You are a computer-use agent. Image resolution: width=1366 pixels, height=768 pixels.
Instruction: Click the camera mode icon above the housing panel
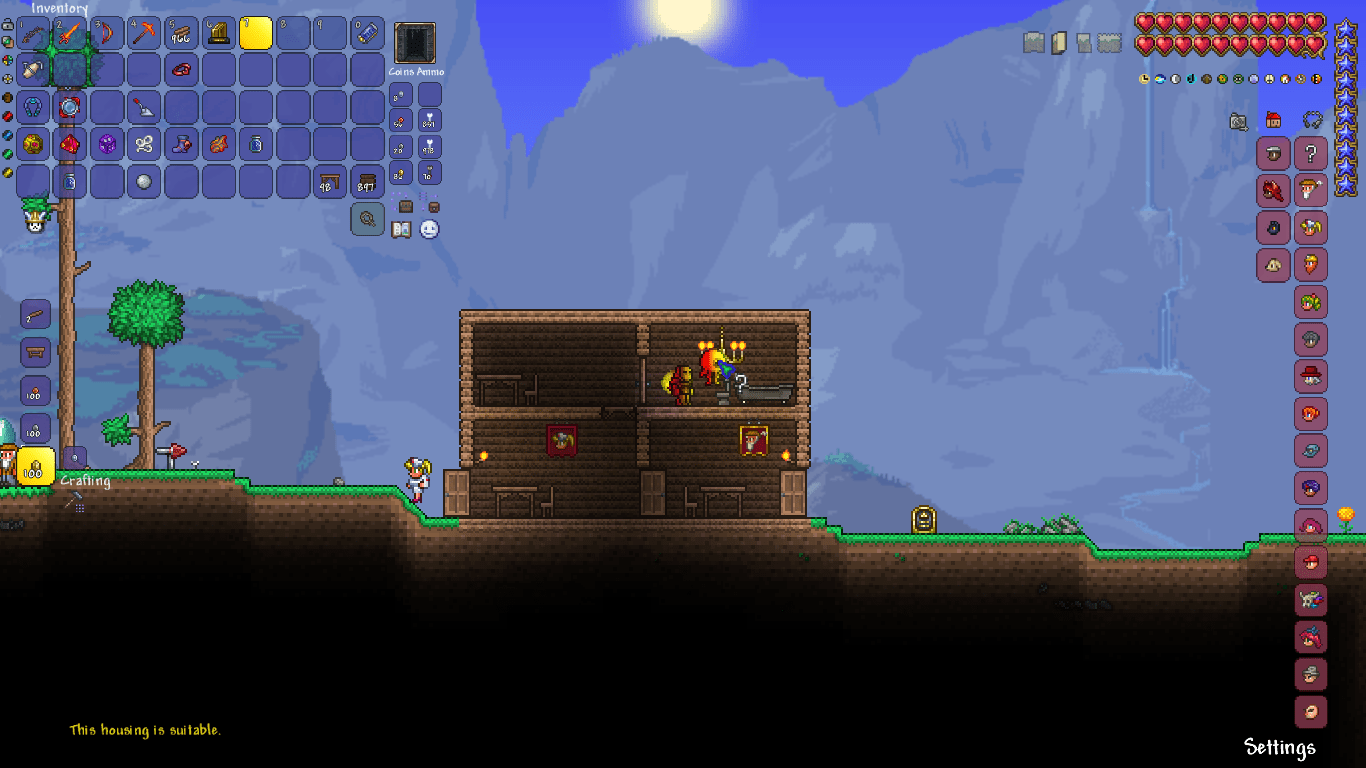point(1238,120)
